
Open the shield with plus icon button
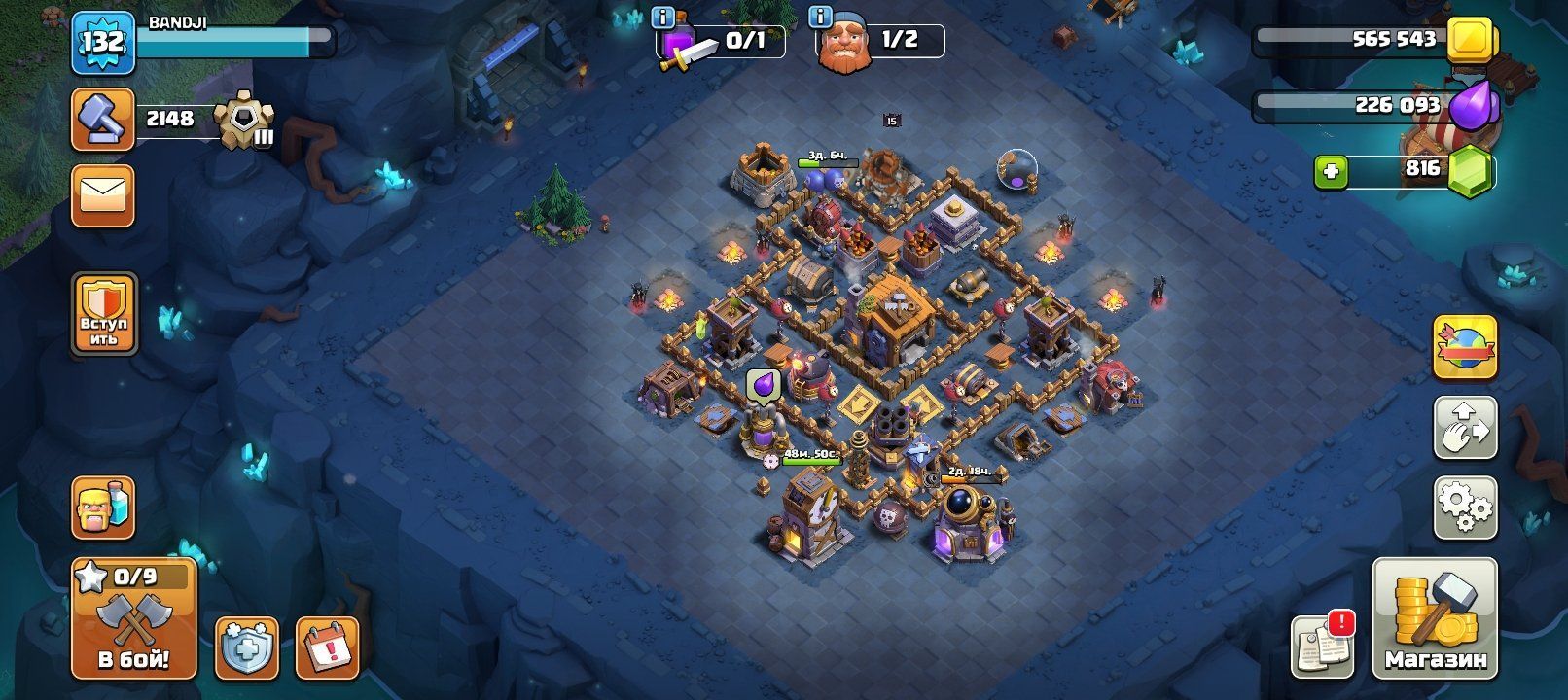point(246,647)
